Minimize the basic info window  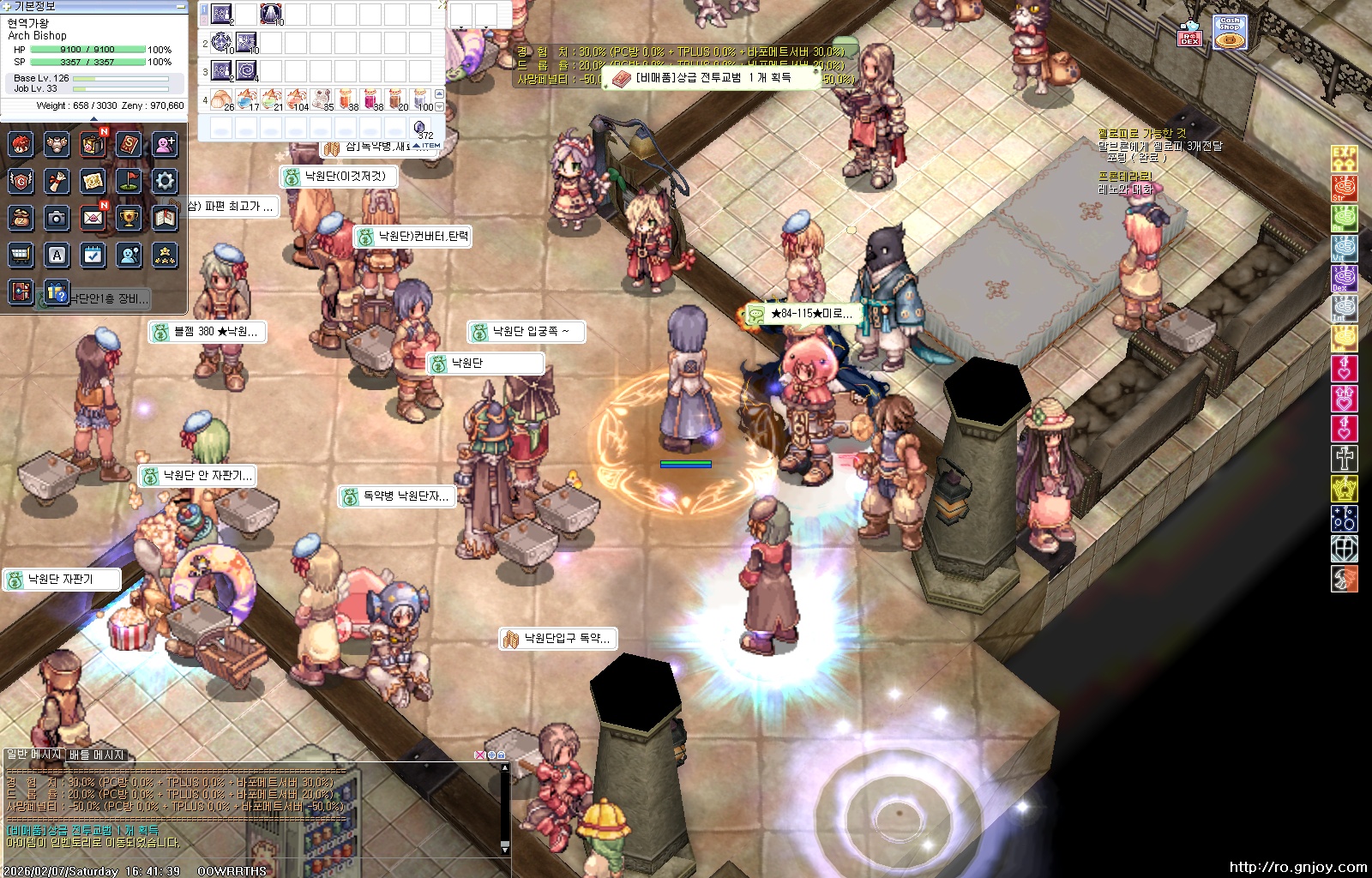coord(181,6)
